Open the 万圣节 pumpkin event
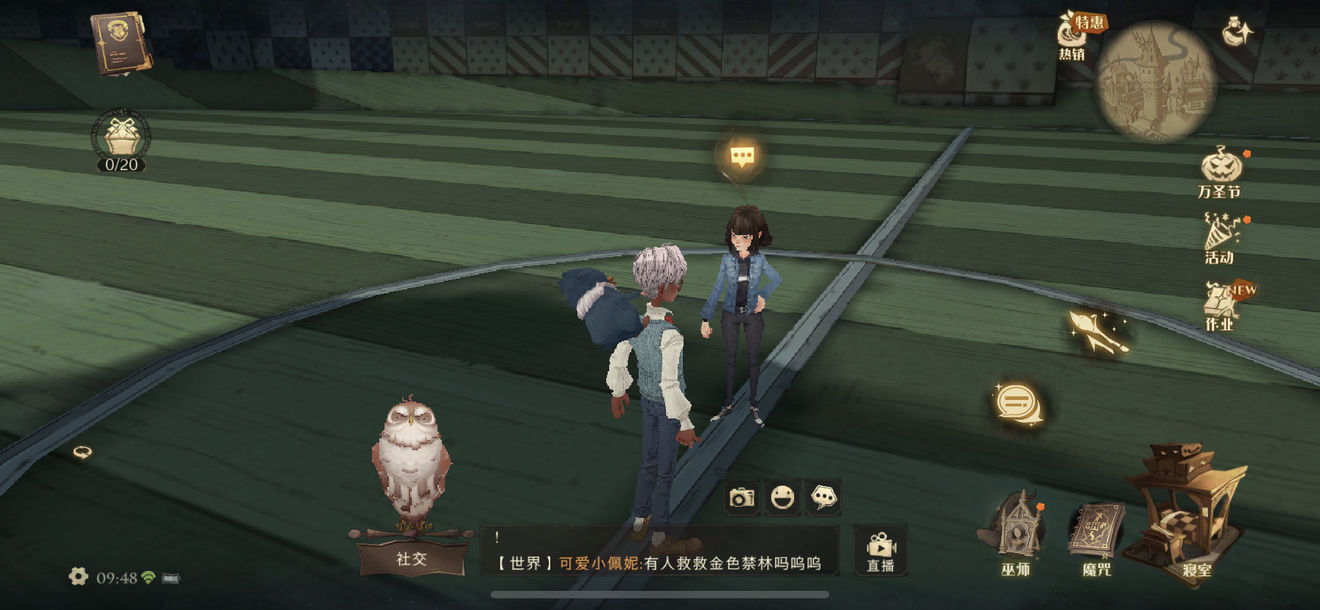 point(1220,170)
